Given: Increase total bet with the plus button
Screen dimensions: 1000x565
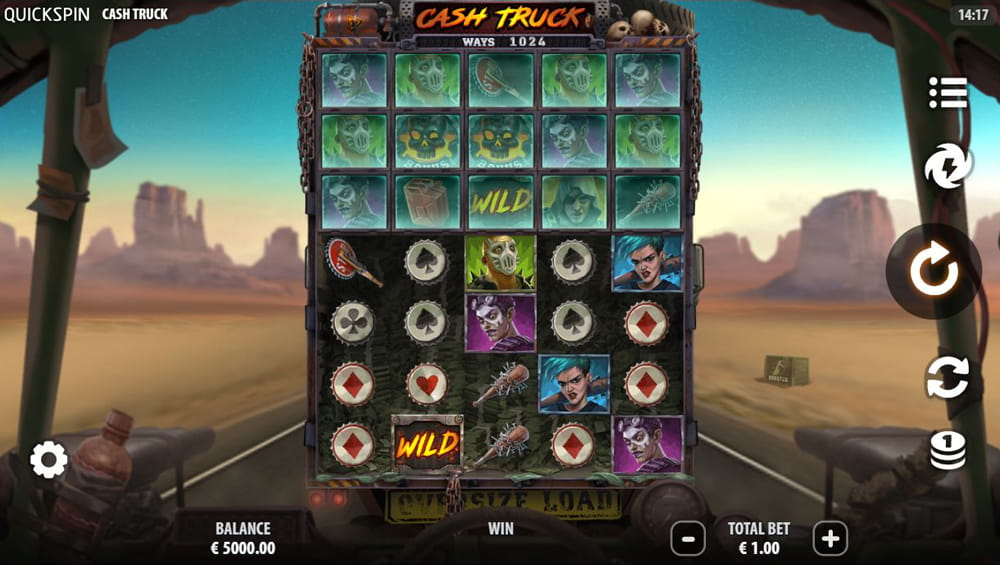Looking at the screenshot, I should point(830,539).
